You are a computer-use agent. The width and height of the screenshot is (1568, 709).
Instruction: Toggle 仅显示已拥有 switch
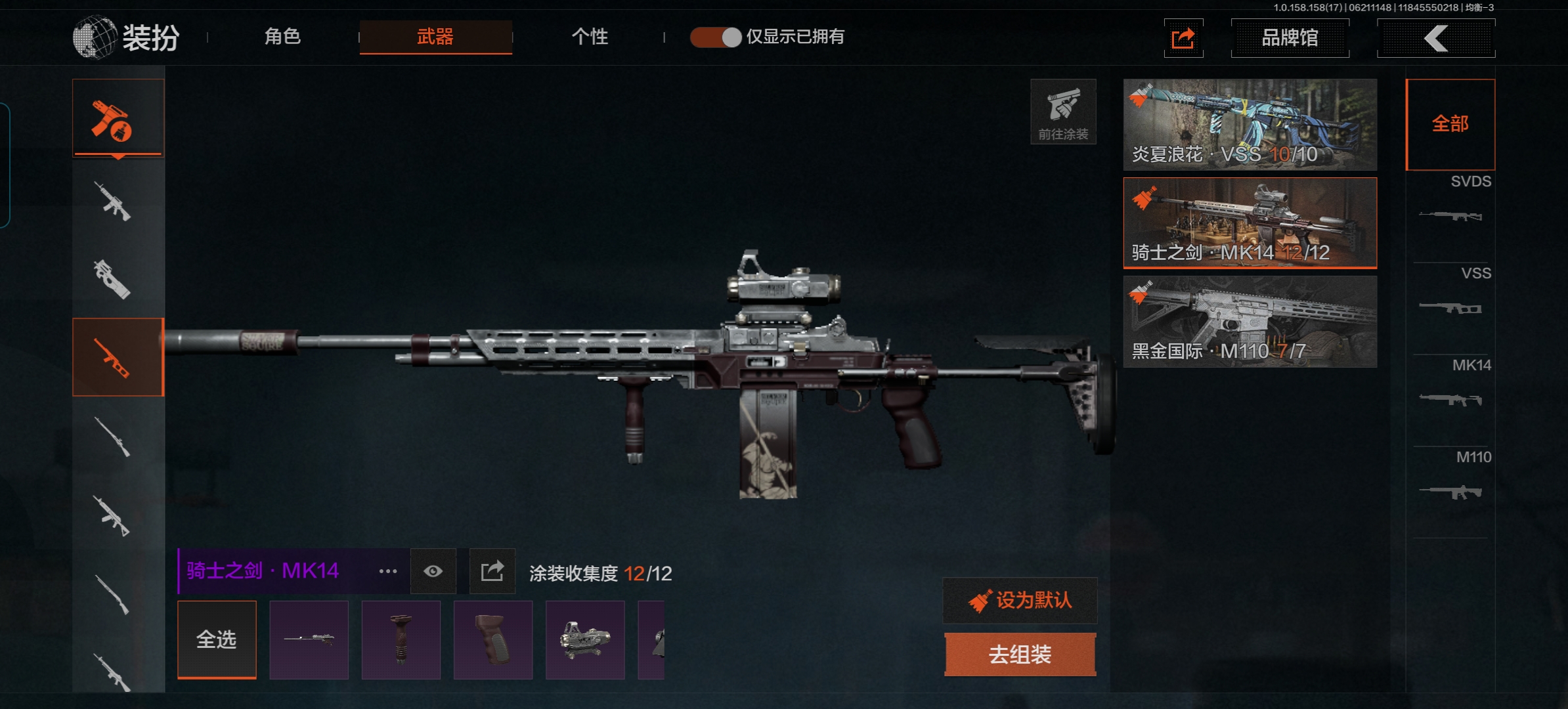coord(716,37)
